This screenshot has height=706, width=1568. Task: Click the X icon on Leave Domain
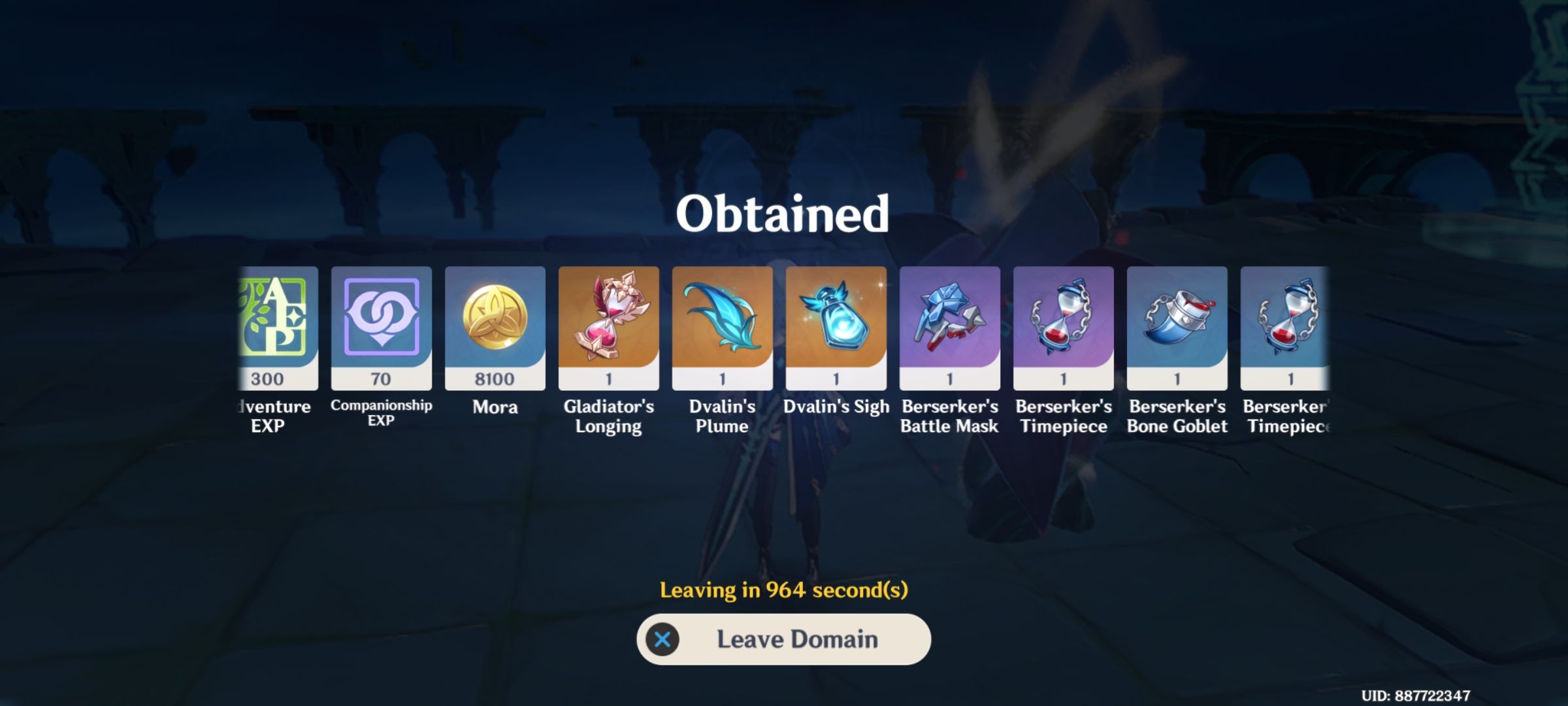point(662,640)
